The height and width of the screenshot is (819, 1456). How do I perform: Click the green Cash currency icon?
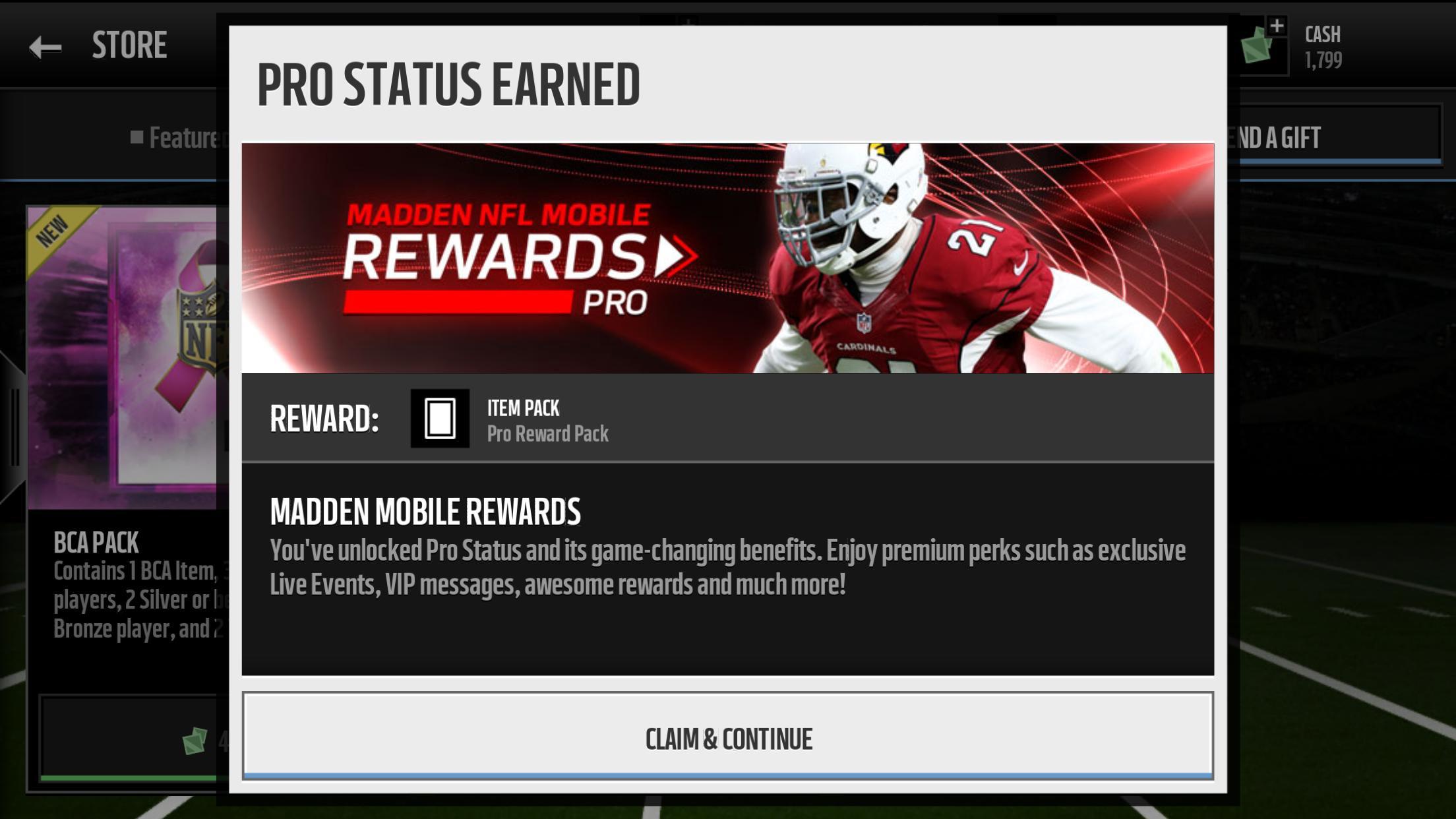(1255, 47)
